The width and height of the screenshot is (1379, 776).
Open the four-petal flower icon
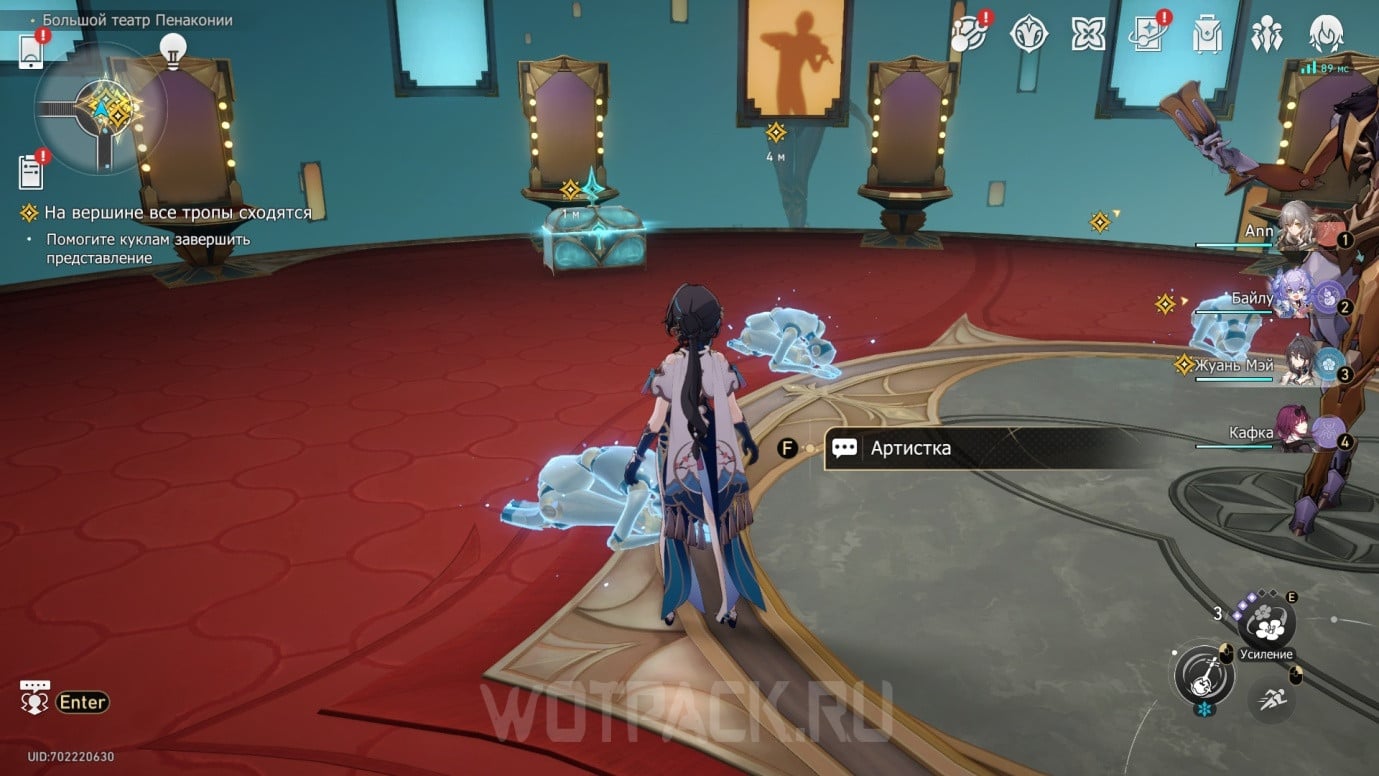(x=1088, y=34)
